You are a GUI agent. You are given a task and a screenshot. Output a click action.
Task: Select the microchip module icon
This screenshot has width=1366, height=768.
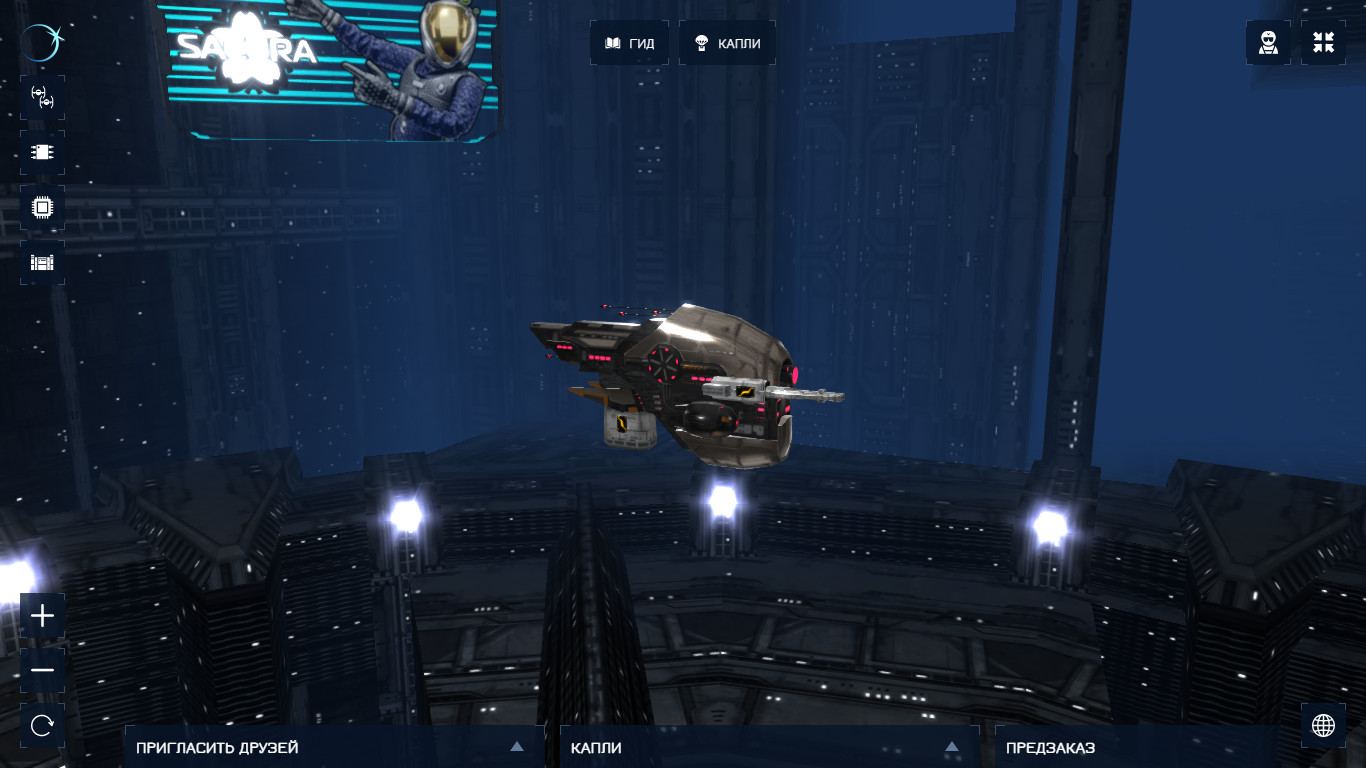pyautogui.click(x=42, y=152)
